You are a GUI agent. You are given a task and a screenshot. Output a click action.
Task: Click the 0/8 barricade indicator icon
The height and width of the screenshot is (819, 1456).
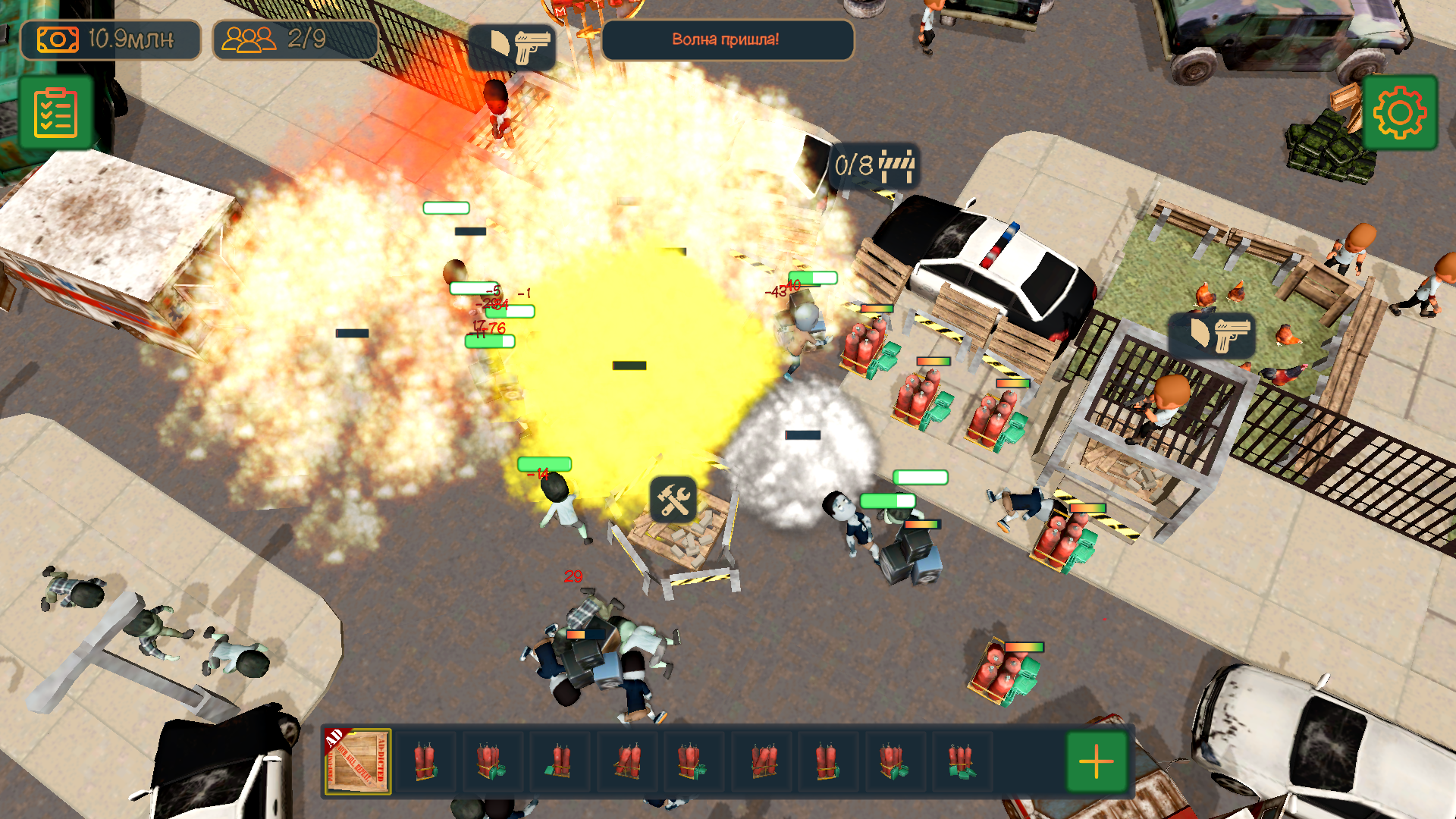point(874,166)
